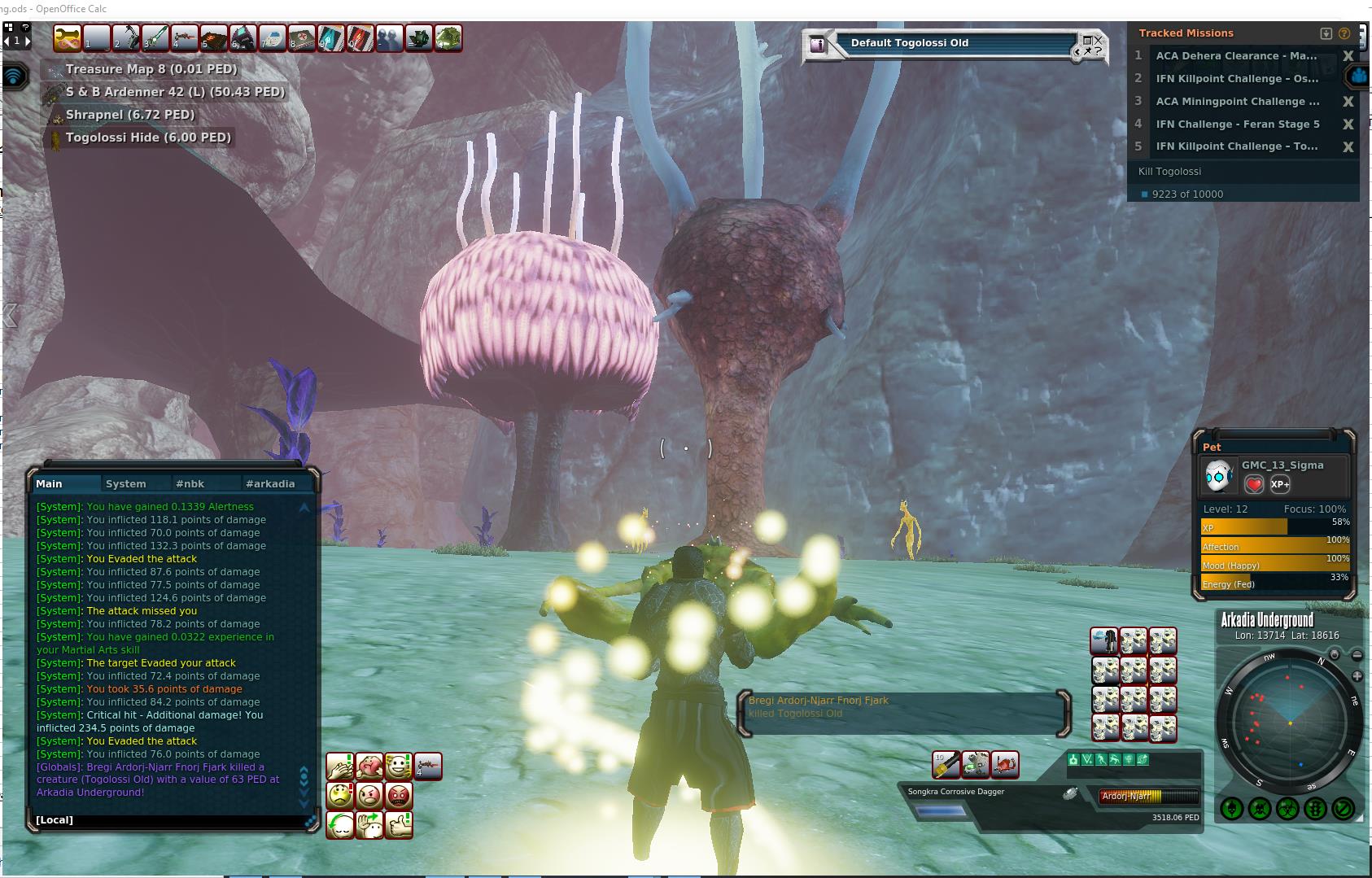
Task: Open the #arkadia chat channel tab
Action: 270,483
